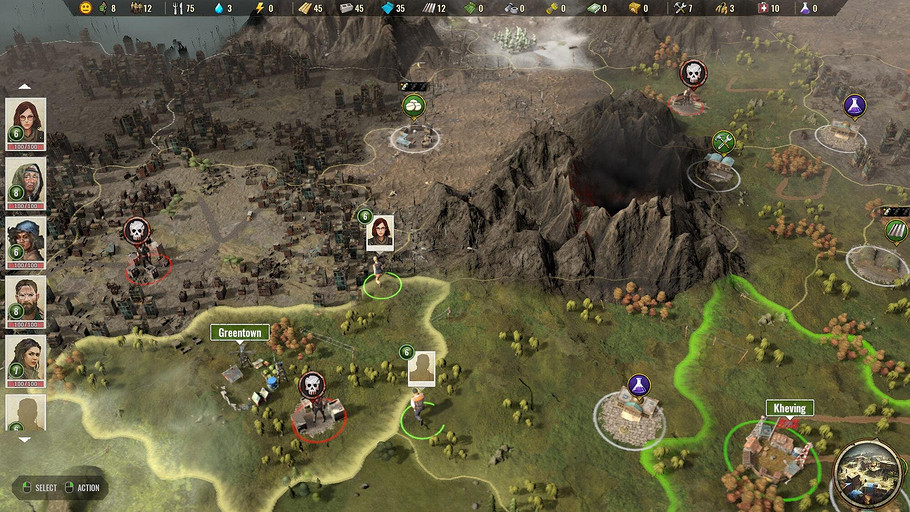Select the red-haired survivor map portrait marker
Viewport: 910px width, 512px height.
[380, 231]
